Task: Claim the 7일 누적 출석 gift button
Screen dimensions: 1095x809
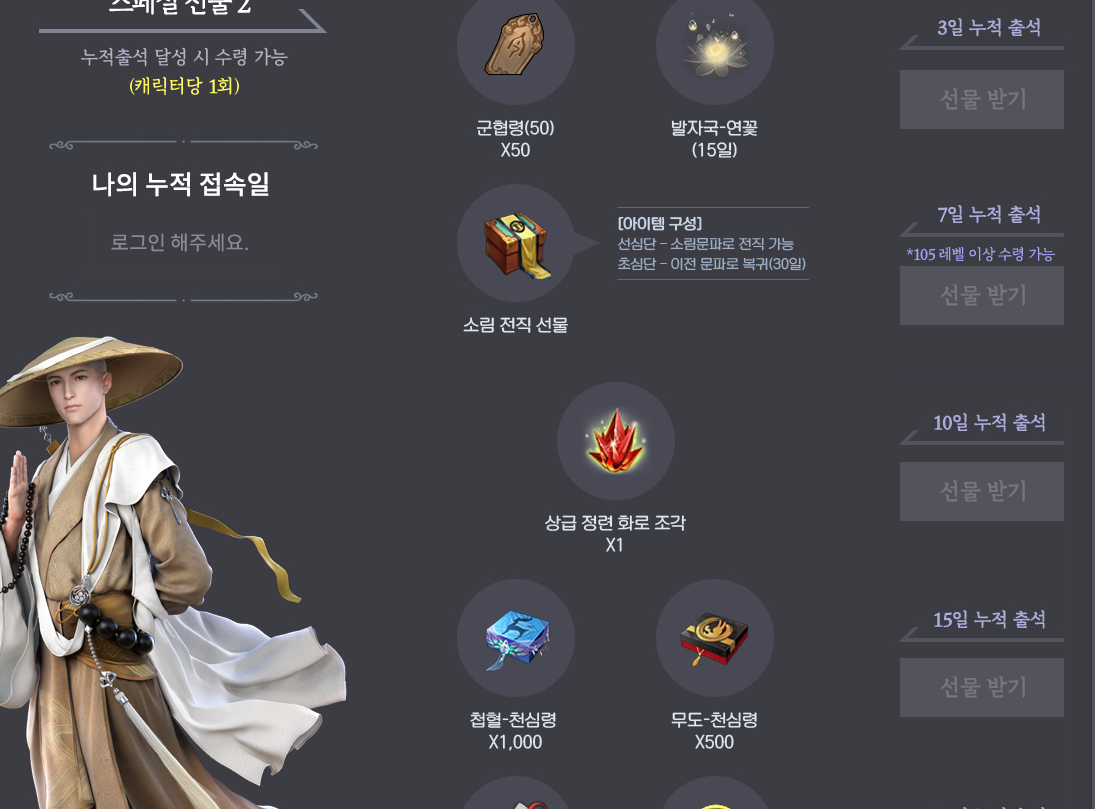Action: (x=981, y=295)
